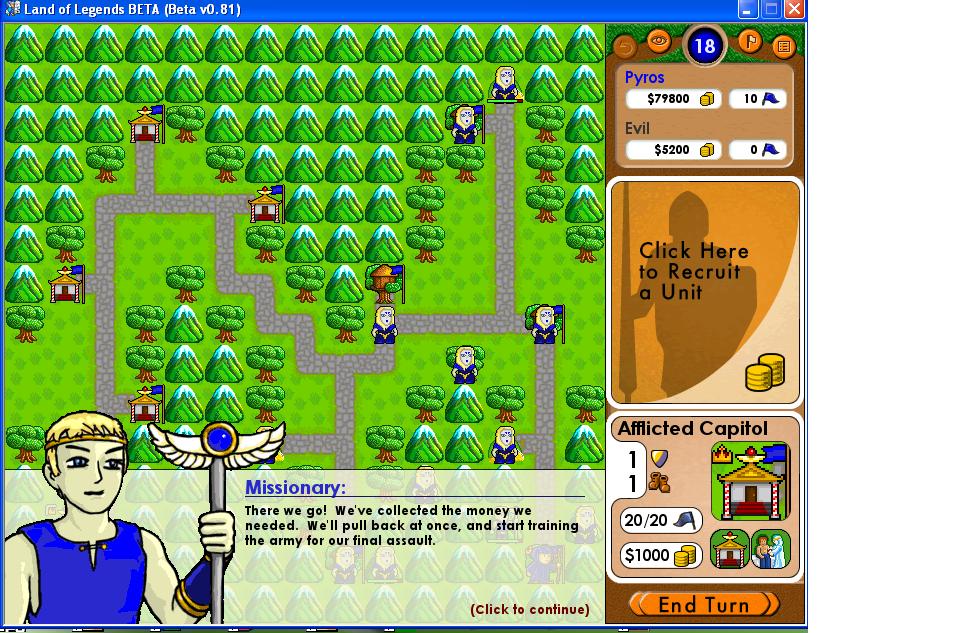Image resolution: width=962 pixels, height=633 pixels.
Task: Click the orange undo arrow button
Action: [x=625, y=46]
